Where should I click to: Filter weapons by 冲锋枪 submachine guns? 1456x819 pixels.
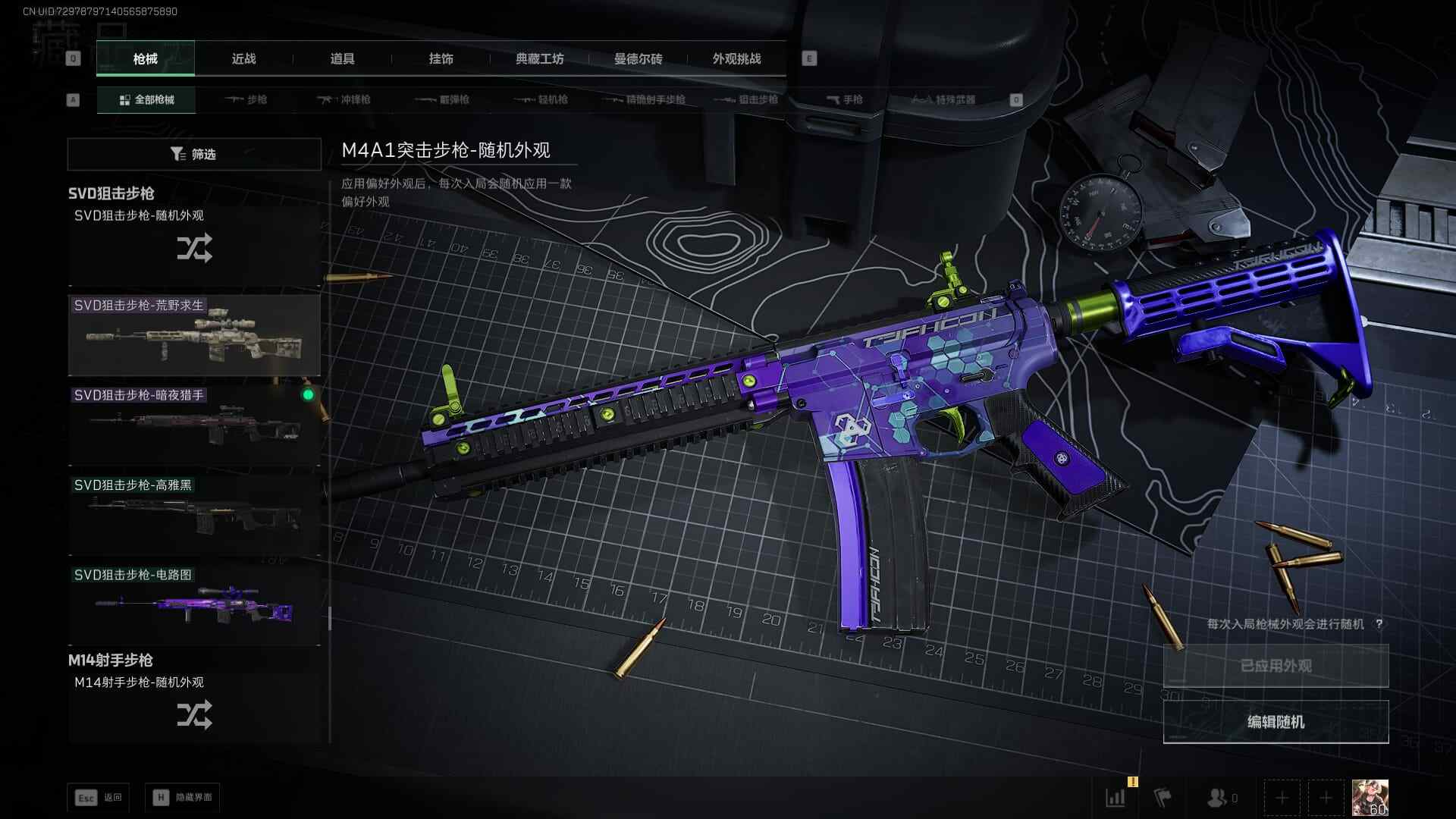pos(344,99)
